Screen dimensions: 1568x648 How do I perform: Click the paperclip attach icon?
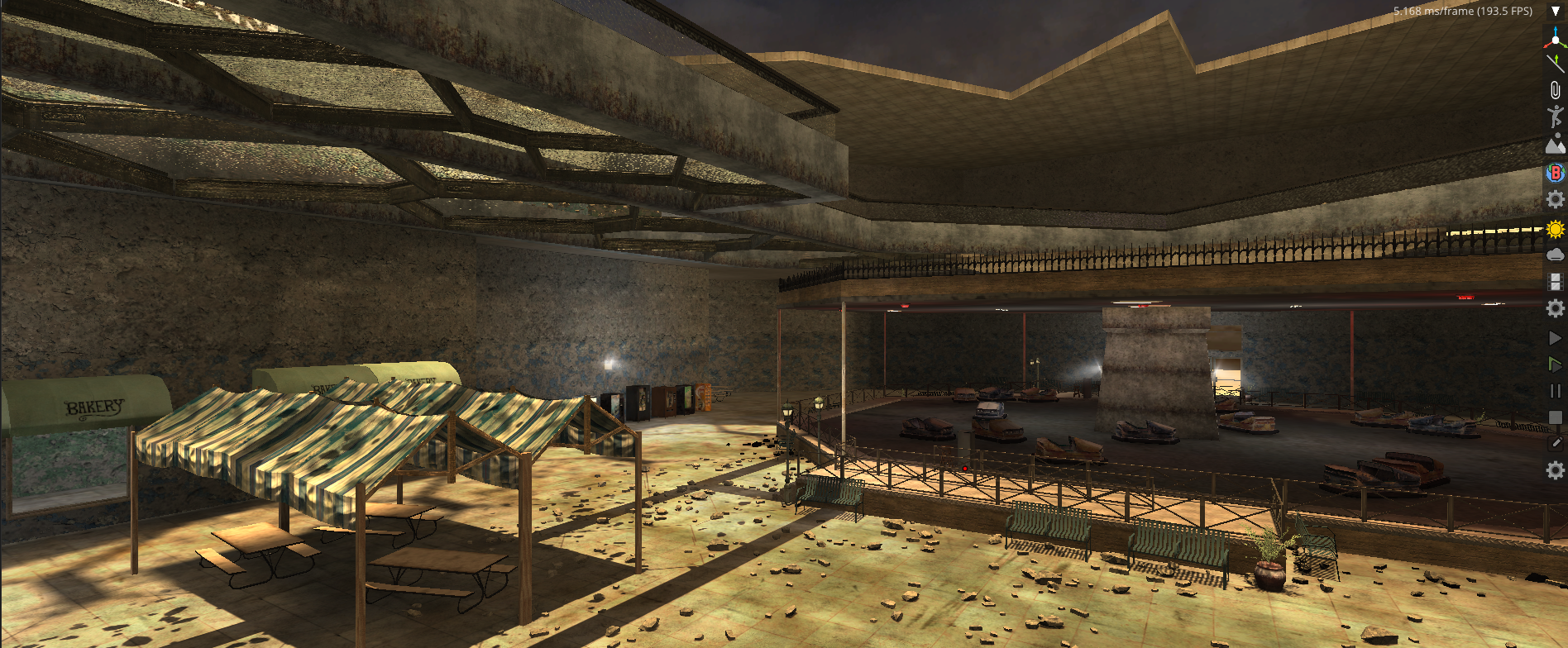[x=1555, y=90]
